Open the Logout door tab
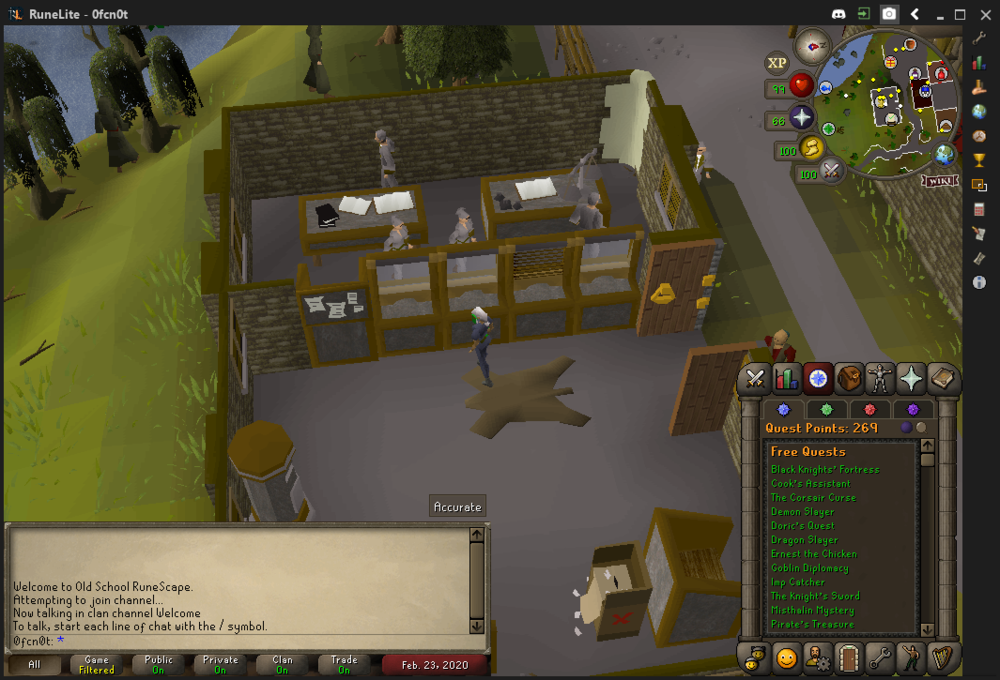 tap(849, 658)
